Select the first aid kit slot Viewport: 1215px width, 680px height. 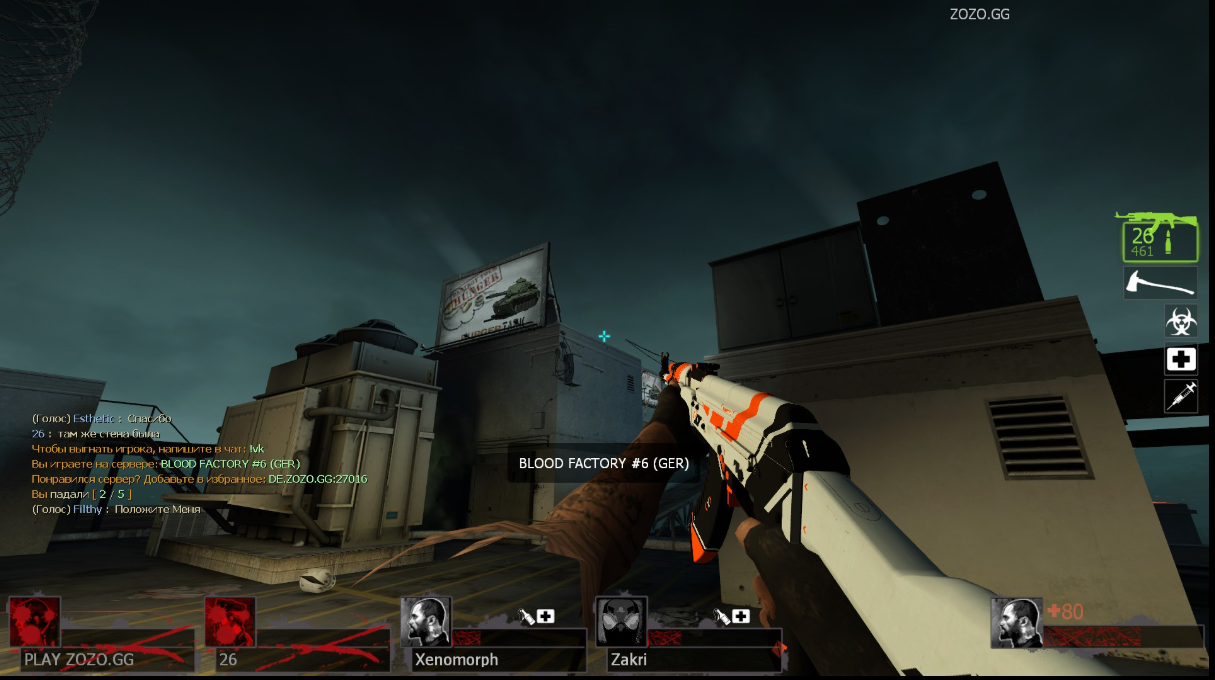pos(1180,360)
